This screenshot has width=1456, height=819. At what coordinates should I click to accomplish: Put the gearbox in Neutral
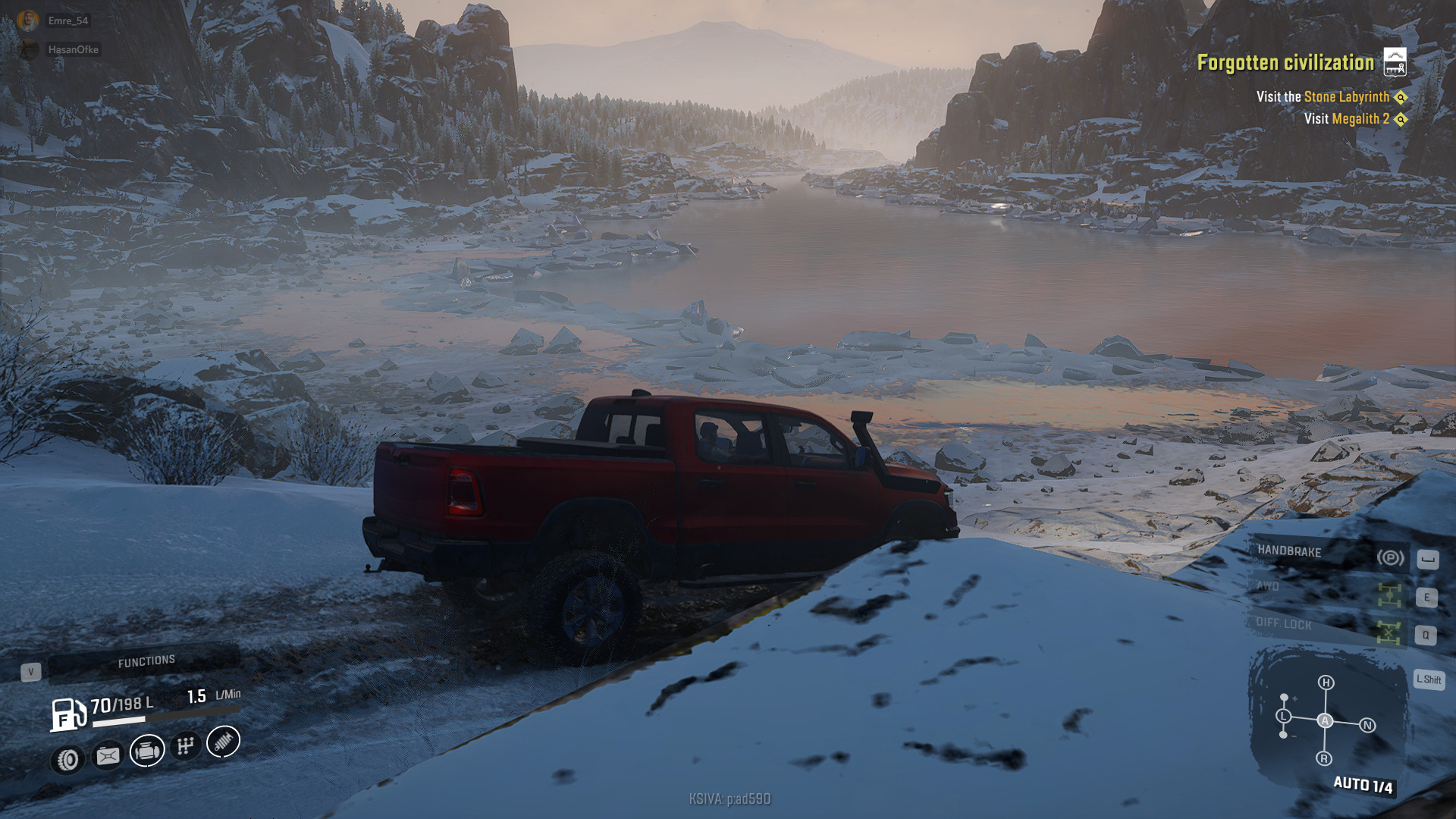click(1367, 726)
